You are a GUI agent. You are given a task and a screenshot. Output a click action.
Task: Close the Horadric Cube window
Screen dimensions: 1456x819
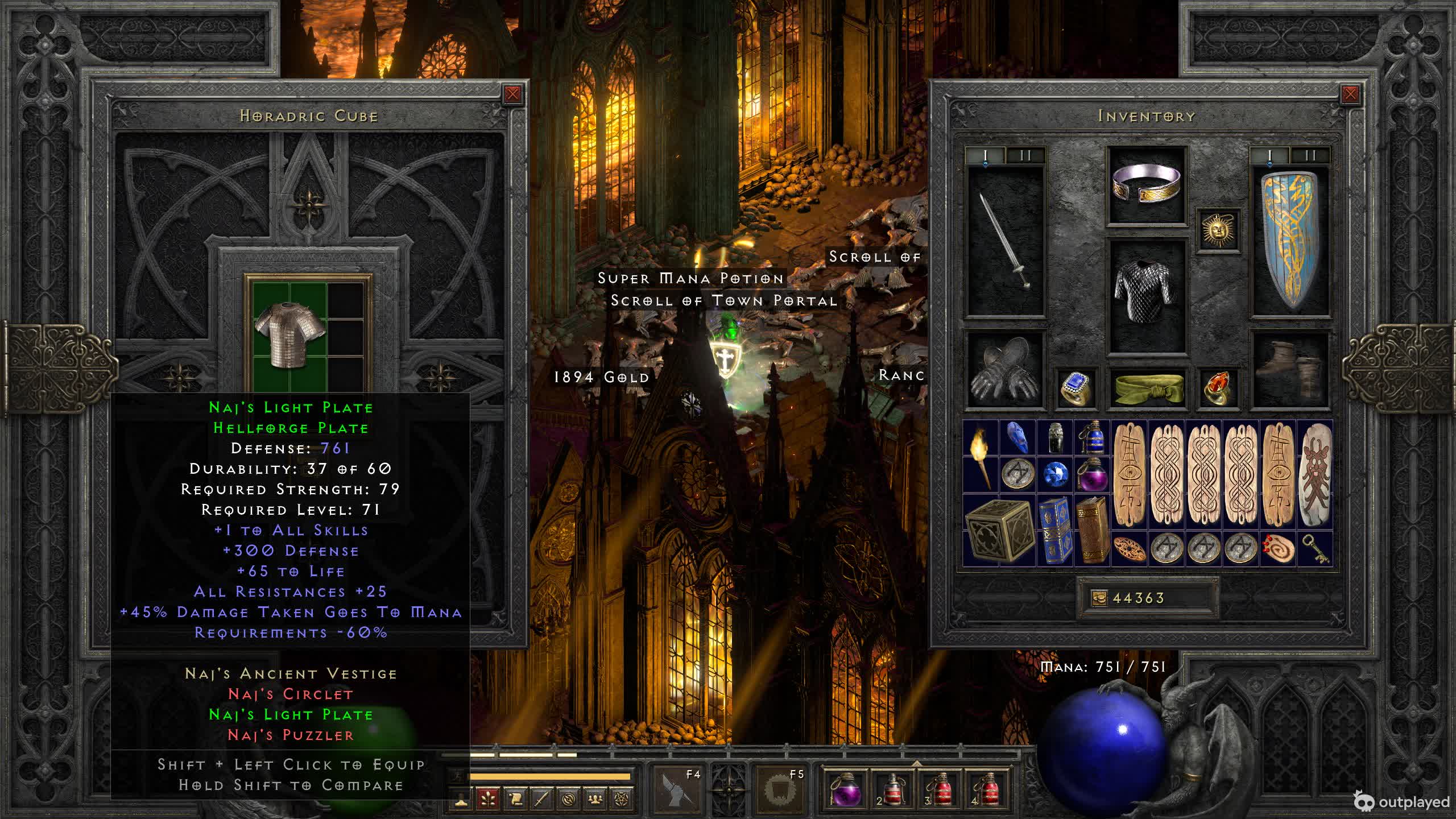tap(512, 94)
